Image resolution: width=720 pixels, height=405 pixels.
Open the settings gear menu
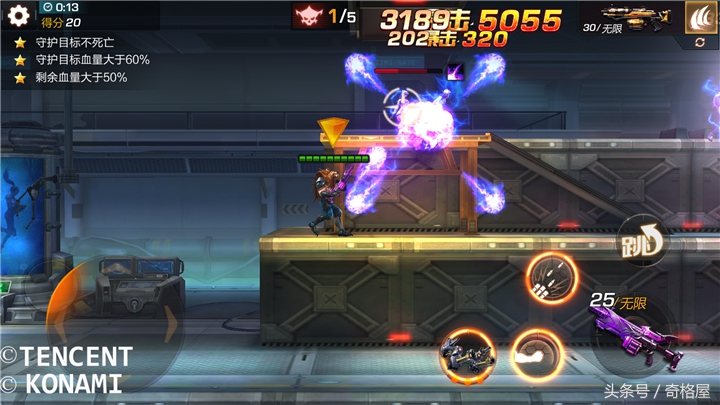[x=18, y=16]
